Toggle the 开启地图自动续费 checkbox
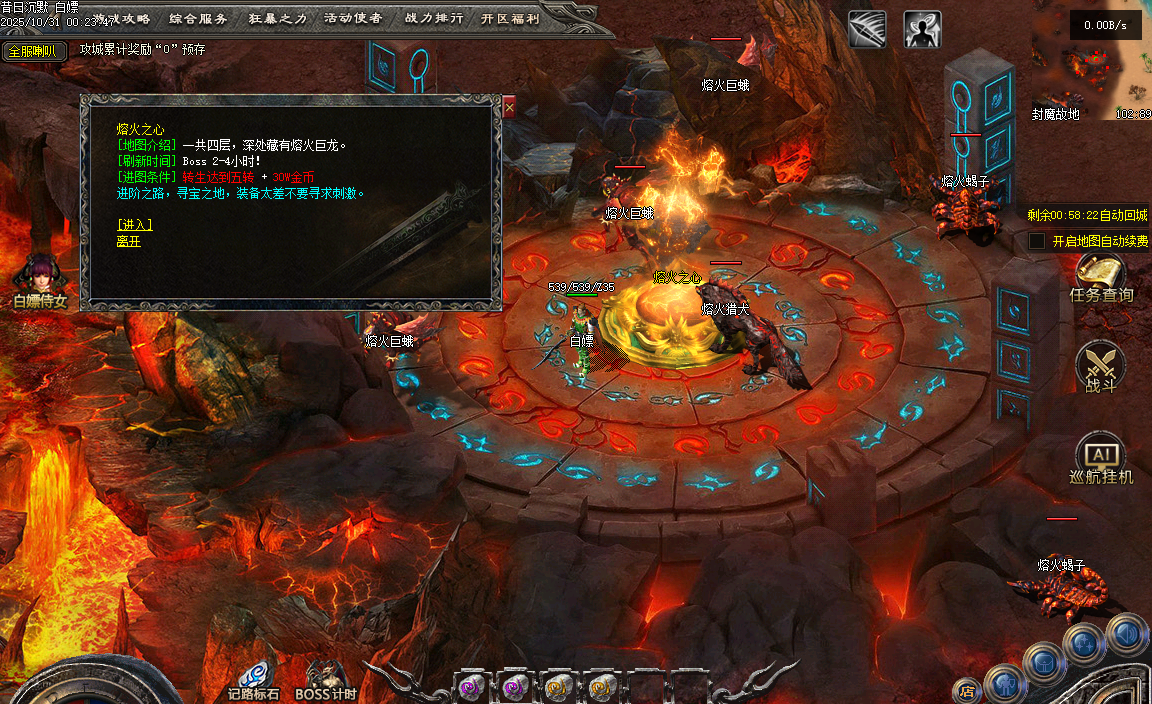This screenshot has height=704, width=1152. (x=1037, y=241)
